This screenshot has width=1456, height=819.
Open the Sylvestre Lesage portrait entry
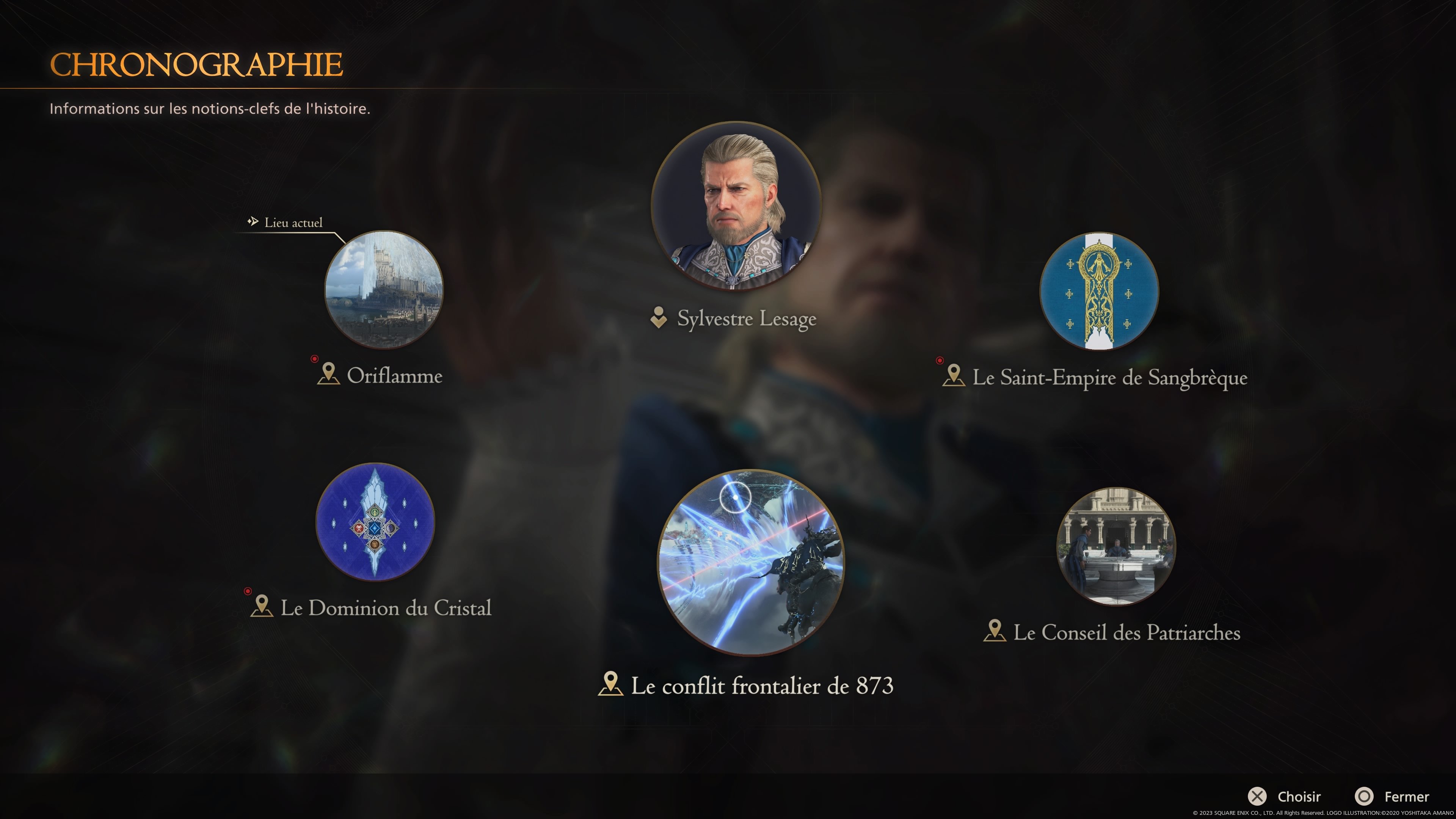pos(736,206)
